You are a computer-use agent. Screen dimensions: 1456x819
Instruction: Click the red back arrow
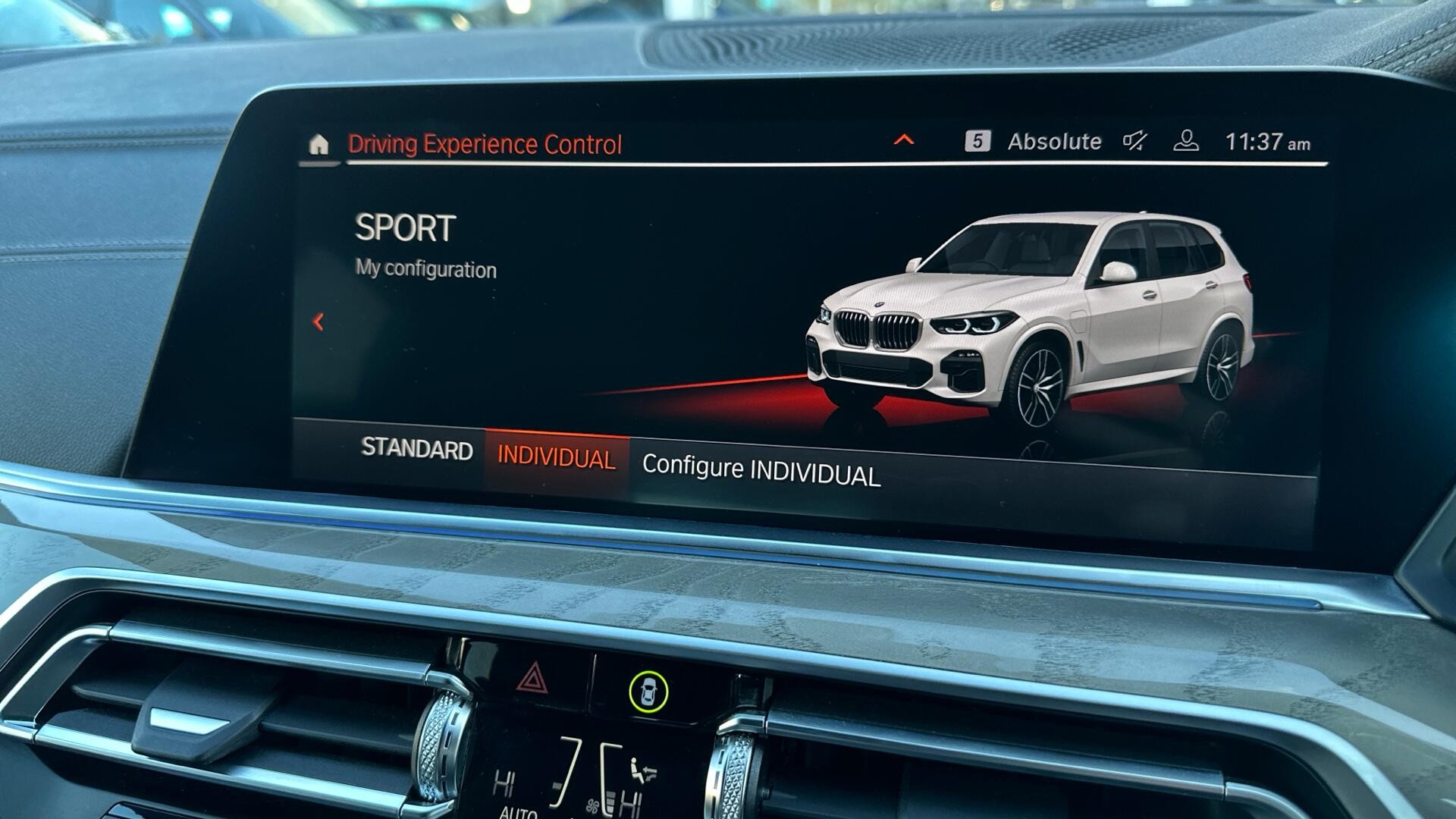(x=318, y=322)
